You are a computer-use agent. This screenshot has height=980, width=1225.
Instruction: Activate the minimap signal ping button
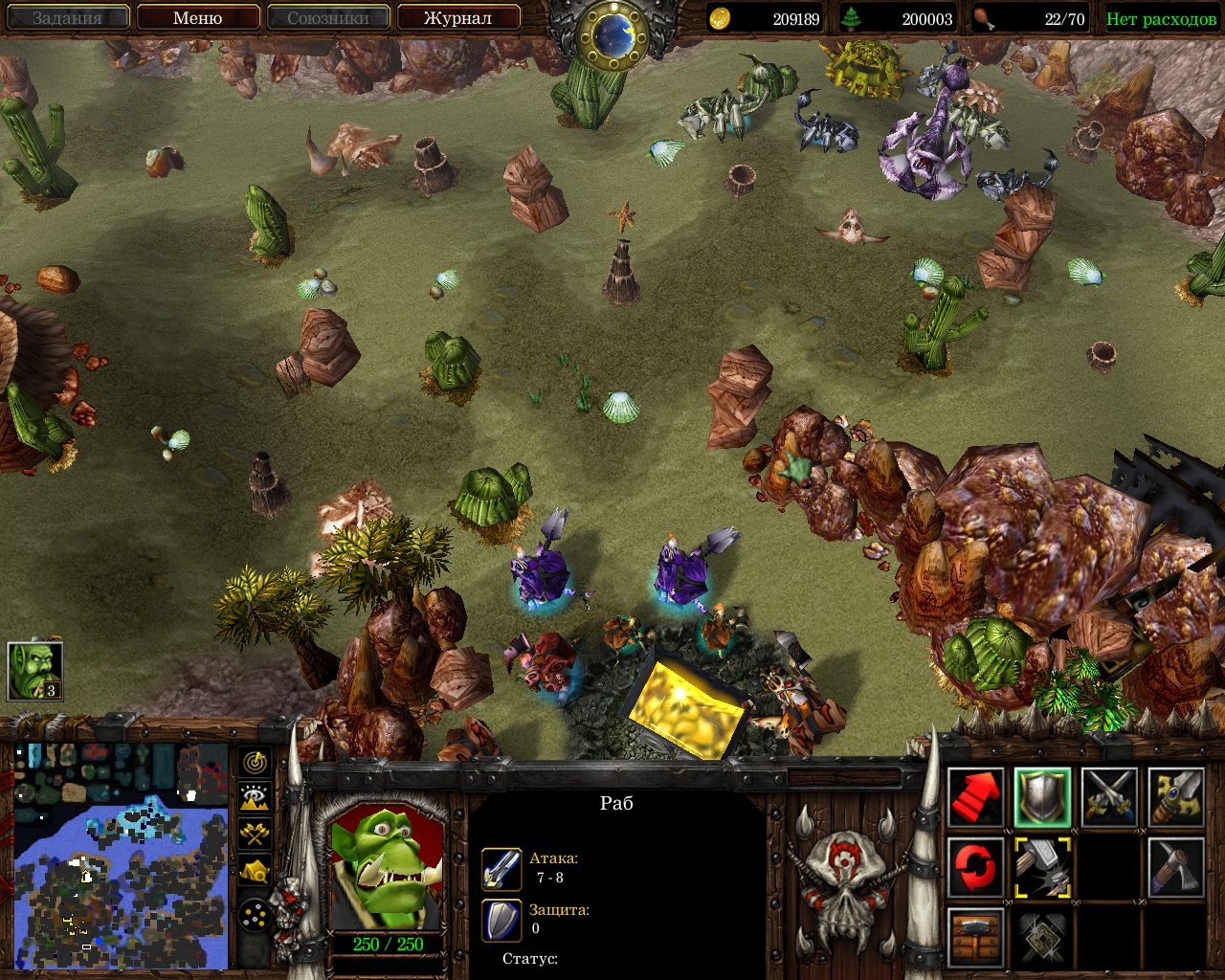pyautogui.click(x=255, y=763)
